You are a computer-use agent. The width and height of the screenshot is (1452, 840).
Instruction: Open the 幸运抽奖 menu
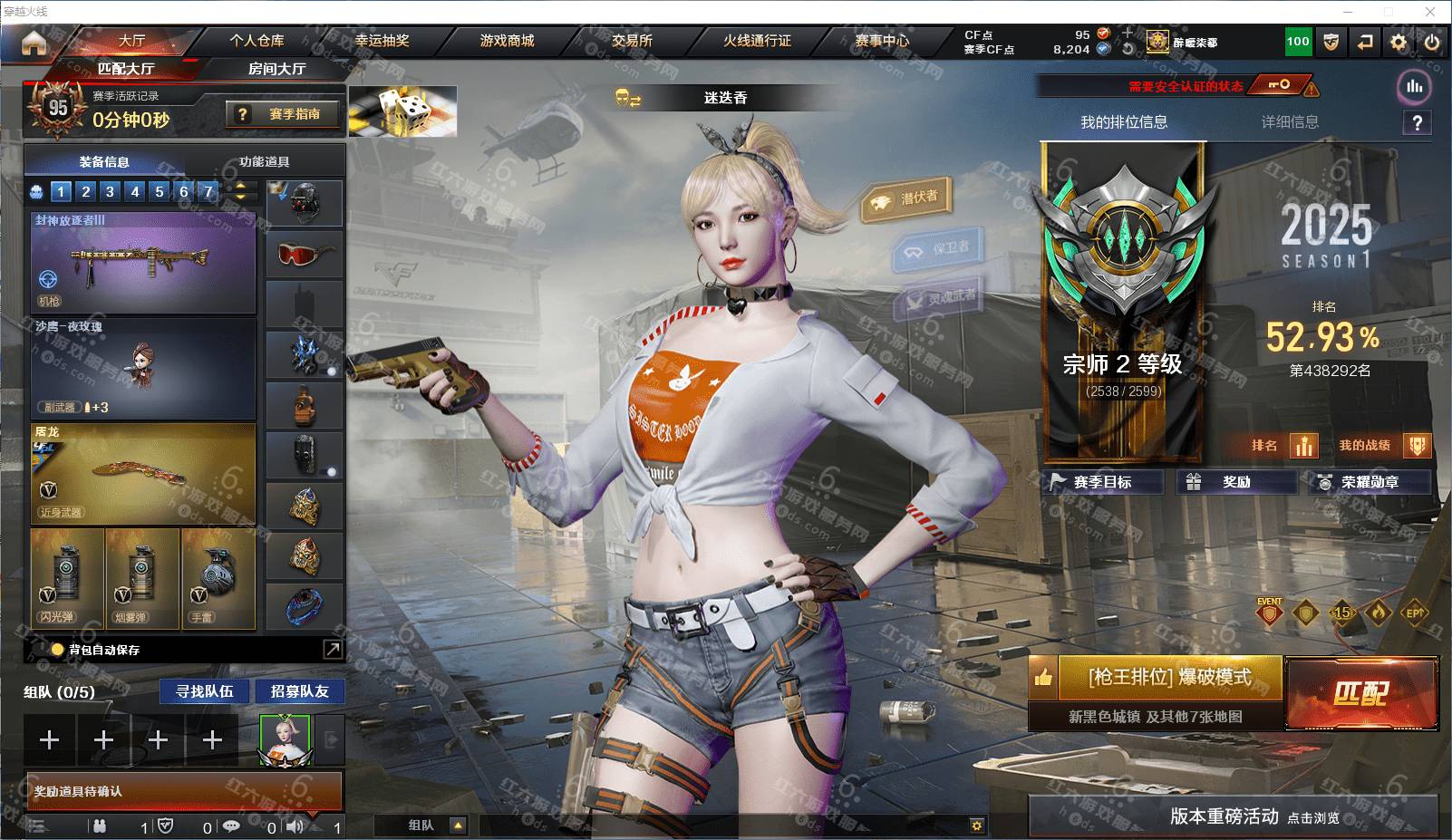[x=382, y=41]
